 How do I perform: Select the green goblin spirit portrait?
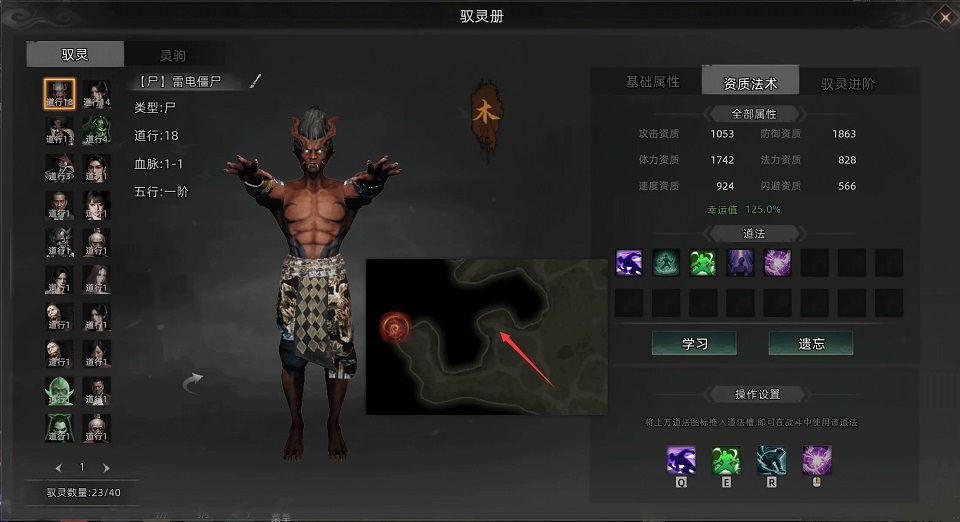(60, 391)
